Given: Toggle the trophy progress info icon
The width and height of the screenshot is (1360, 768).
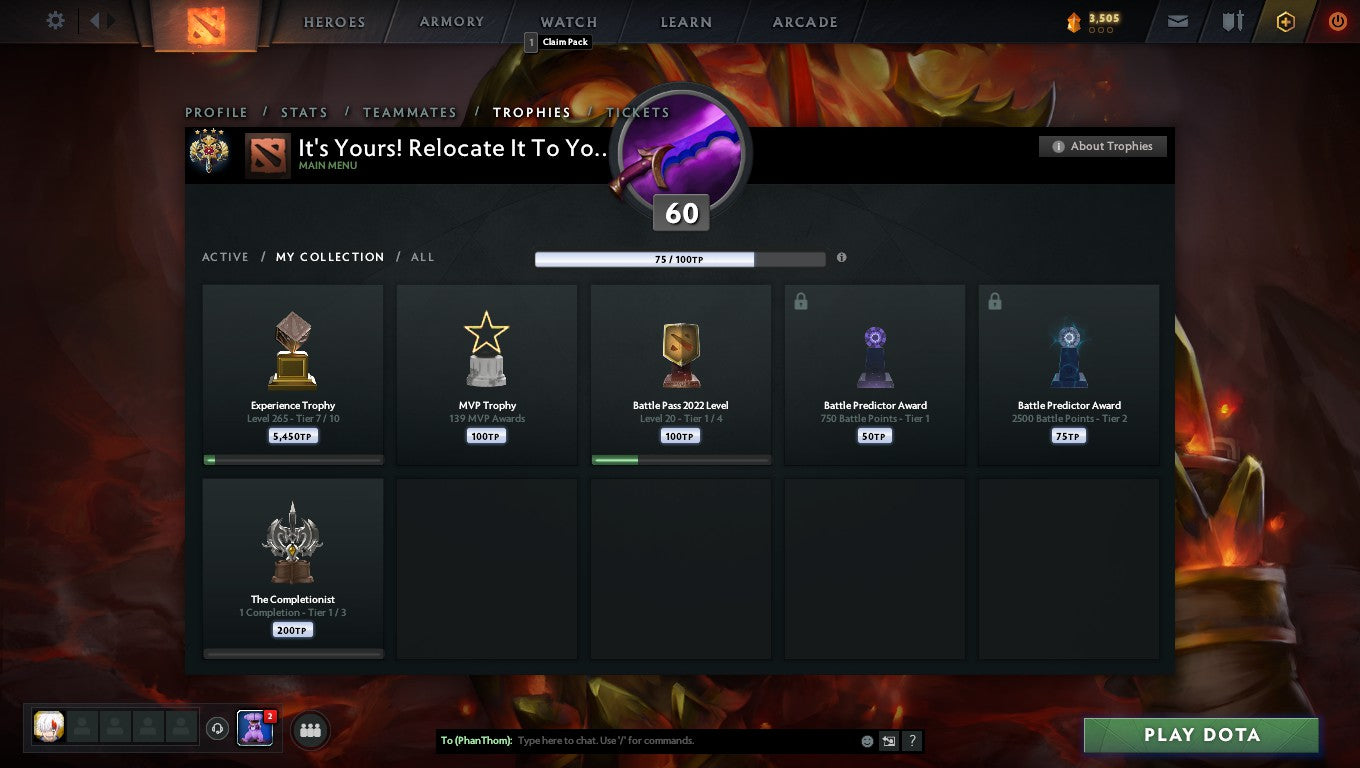Looking at the screenshot, I should tap(841, 258).
